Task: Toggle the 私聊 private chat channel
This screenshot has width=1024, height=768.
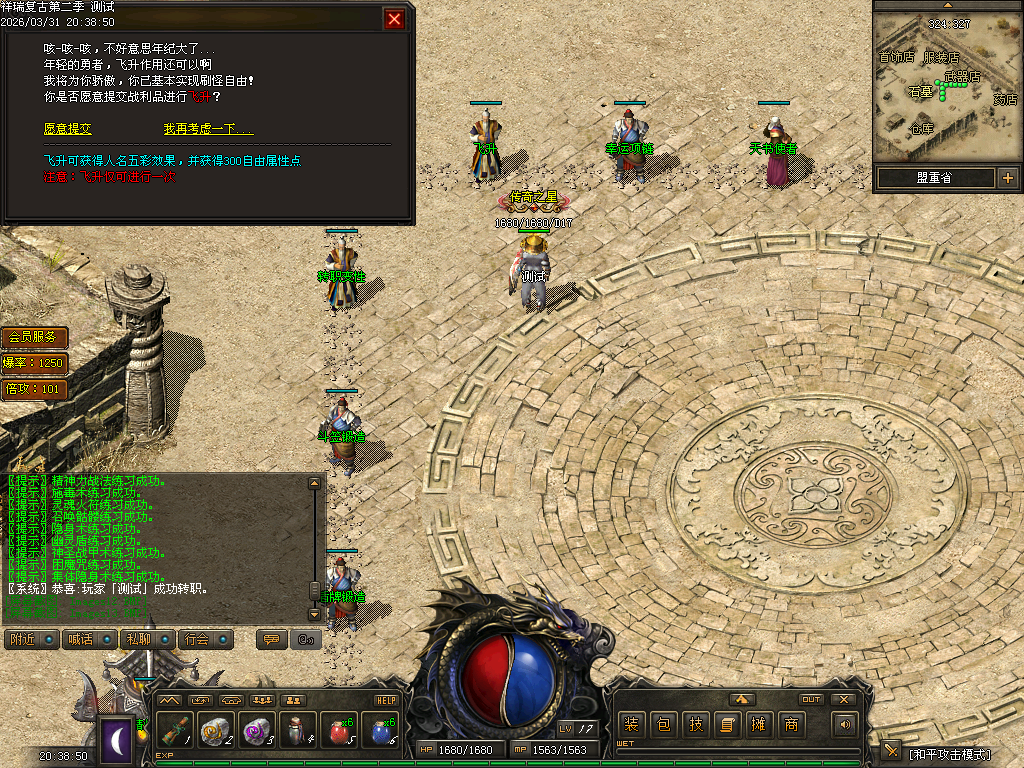Action: click(149, 639)
